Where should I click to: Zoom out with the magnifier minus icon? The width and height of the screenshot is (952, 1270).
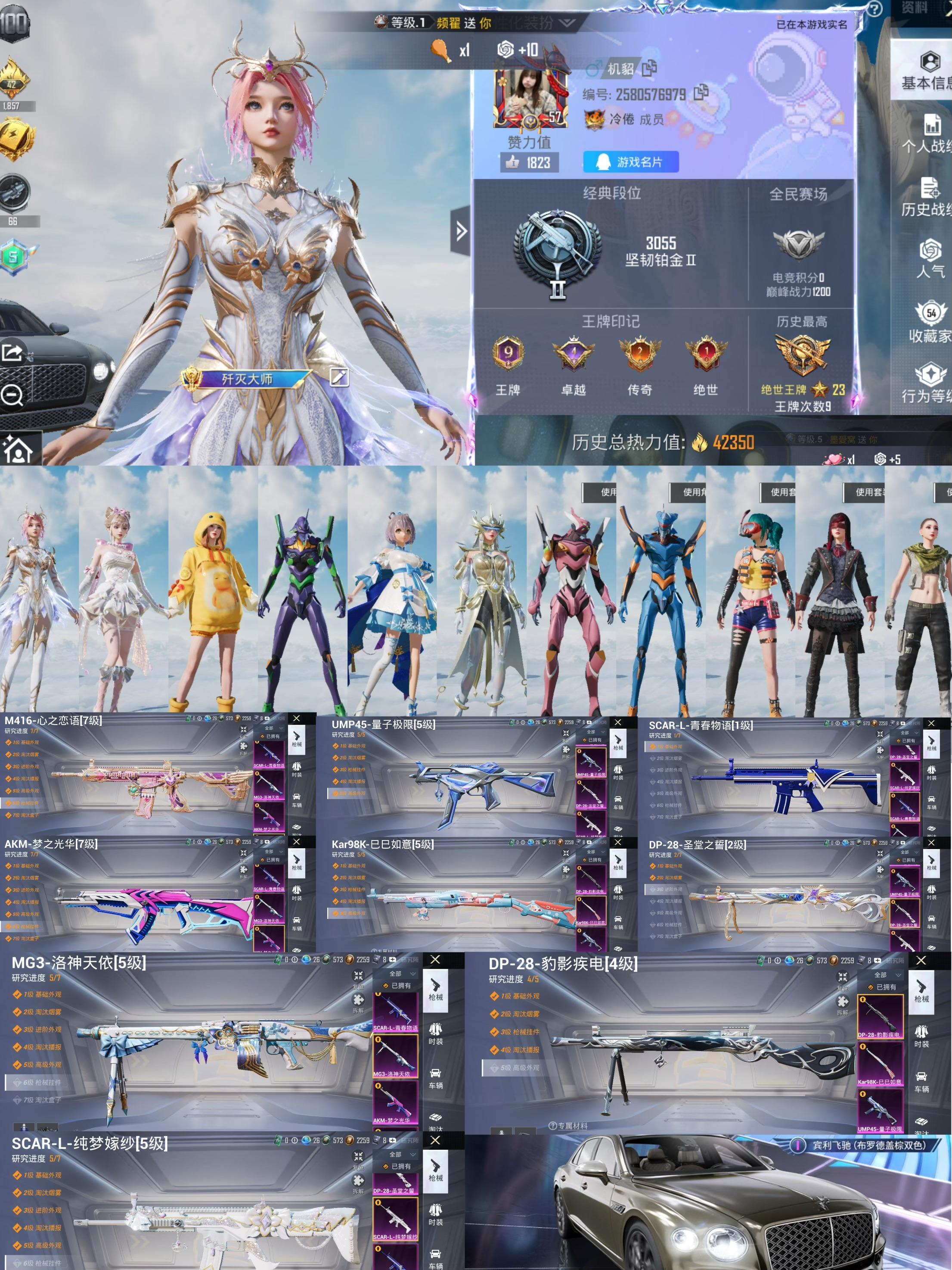12,395
